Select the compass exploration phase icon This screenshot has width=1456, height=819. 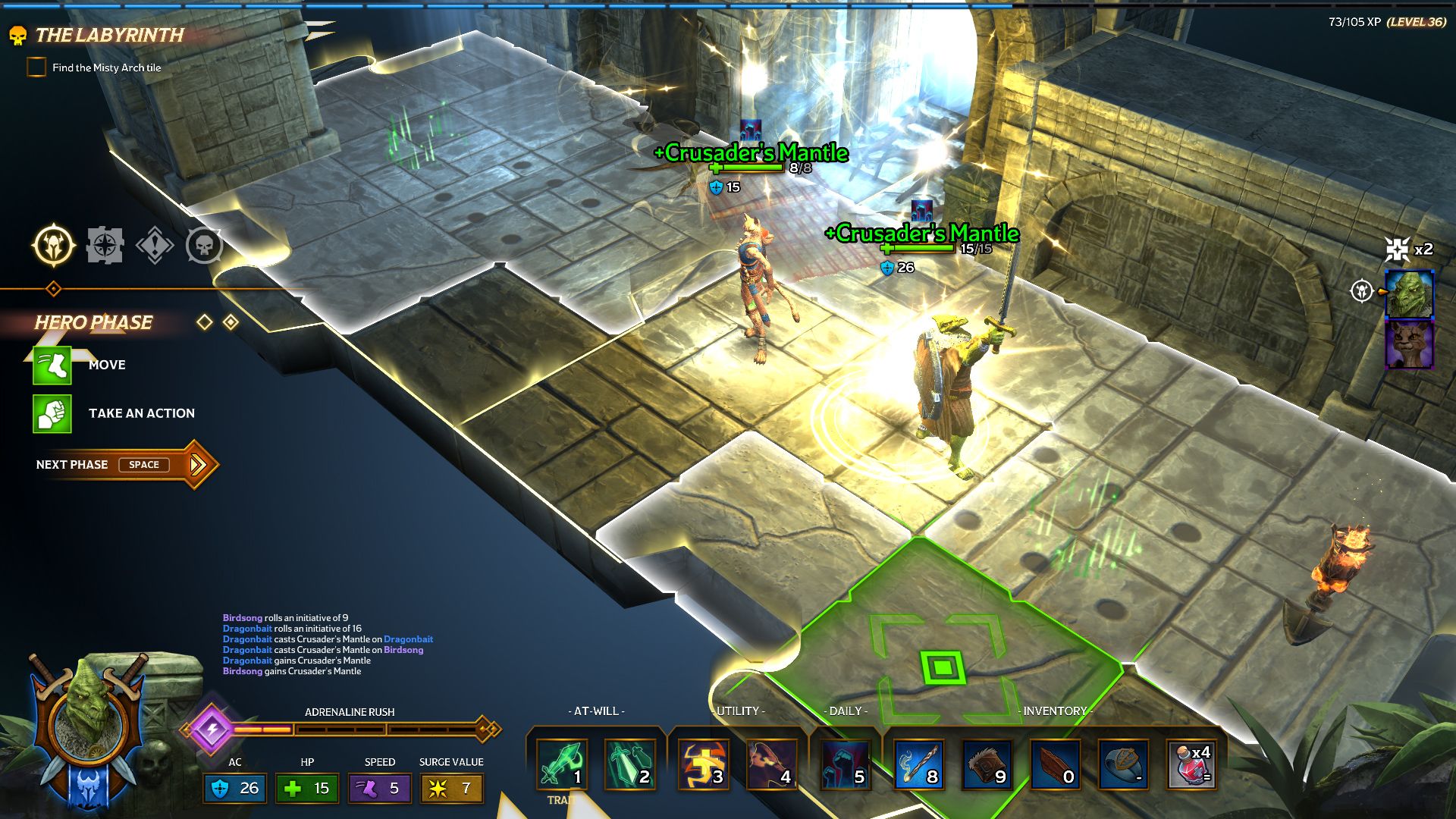coord(105,246)
